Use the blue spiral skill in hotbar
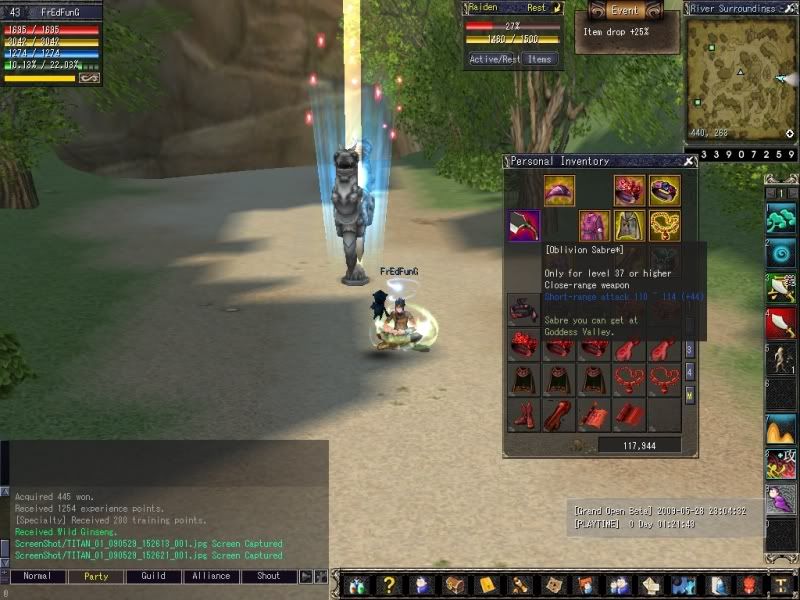 pyautogui.click(x=780, y=253)
